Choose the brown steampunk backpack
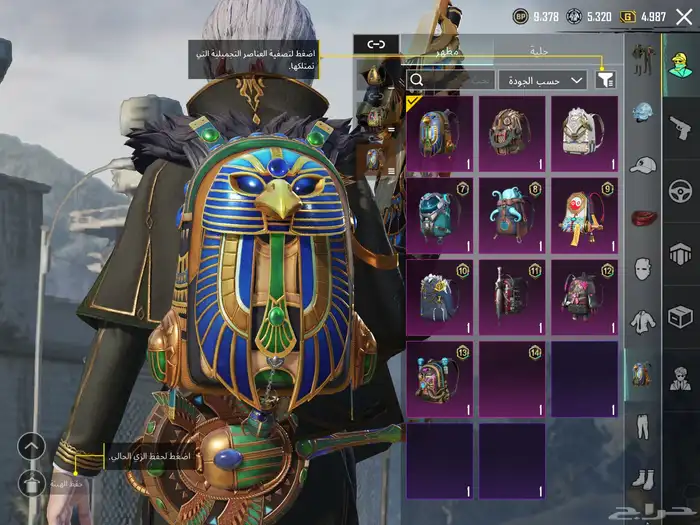The height and width of the screenshot is (525, 700). [511, 133]
